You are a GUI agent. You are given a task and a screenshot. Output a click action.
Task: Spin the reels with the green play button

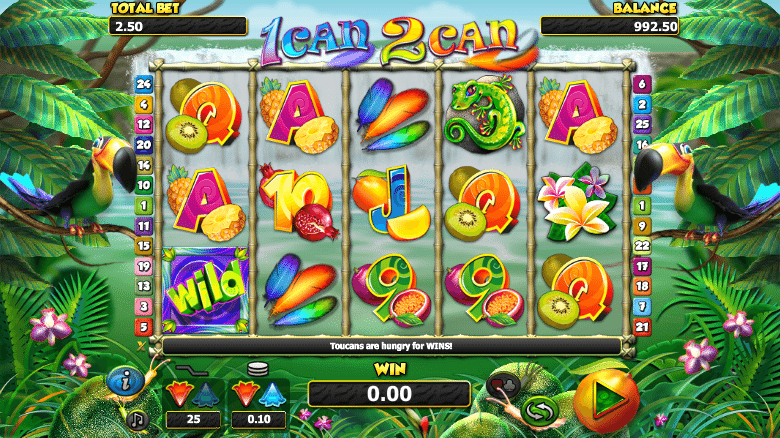click(606, 400)
